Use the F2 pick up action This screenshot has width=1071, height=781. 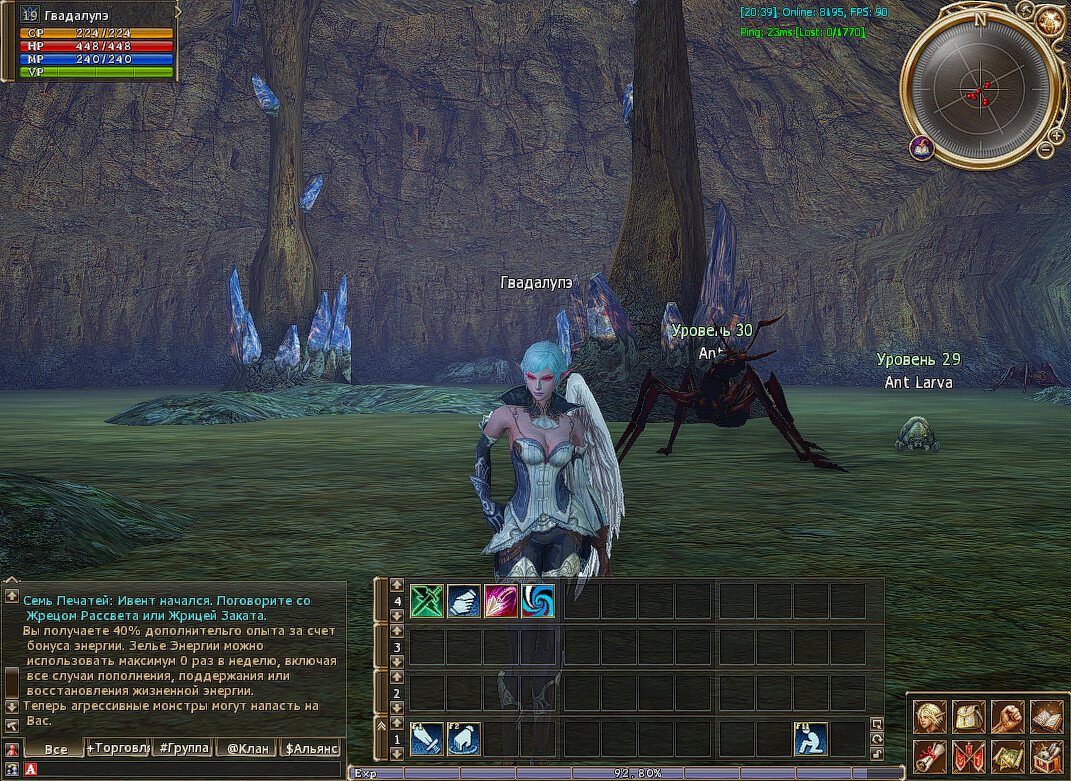(x=464, y=739)
